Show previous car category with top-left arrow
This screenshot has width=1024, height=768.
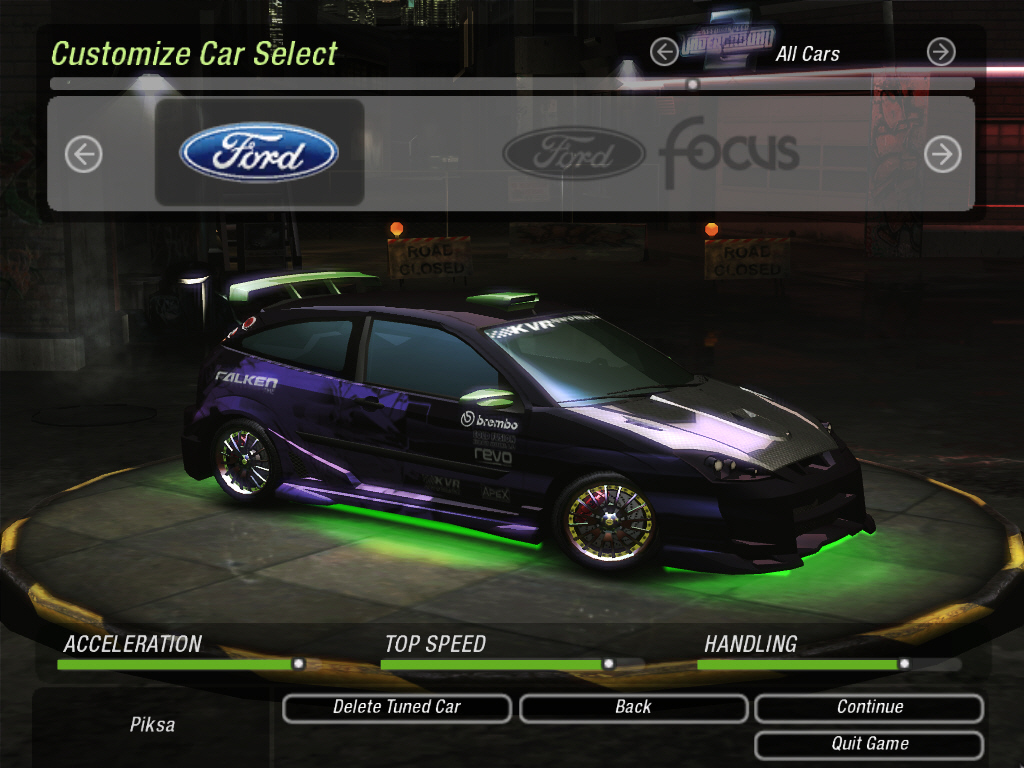[x=664, y=52]
